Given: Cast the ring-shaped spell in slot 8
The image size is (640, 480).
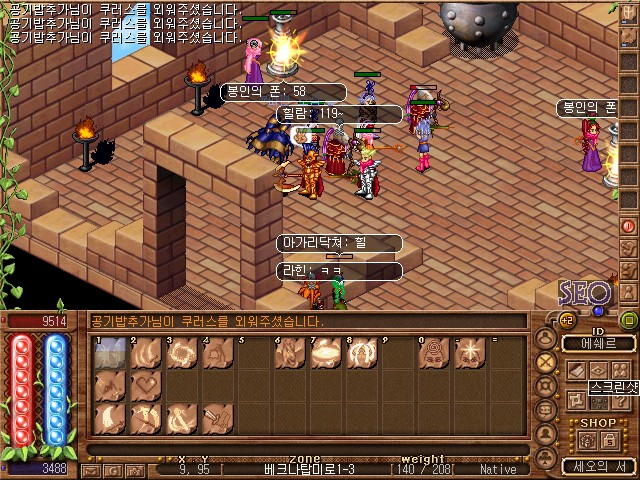Looking at the screenshot, I should pyautogui.click(x=362, y=352).
